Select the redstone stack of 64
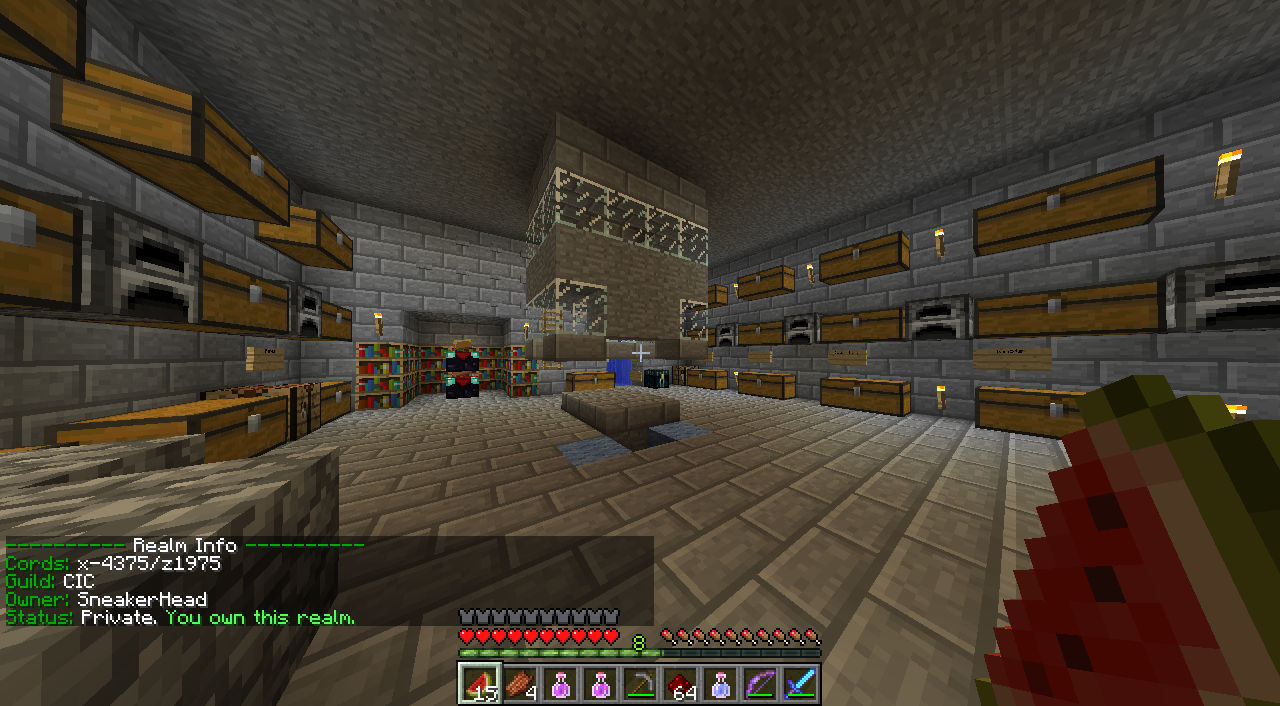Image resolution: width=1280 pixels, height=706 pixels. coord(680,684)
